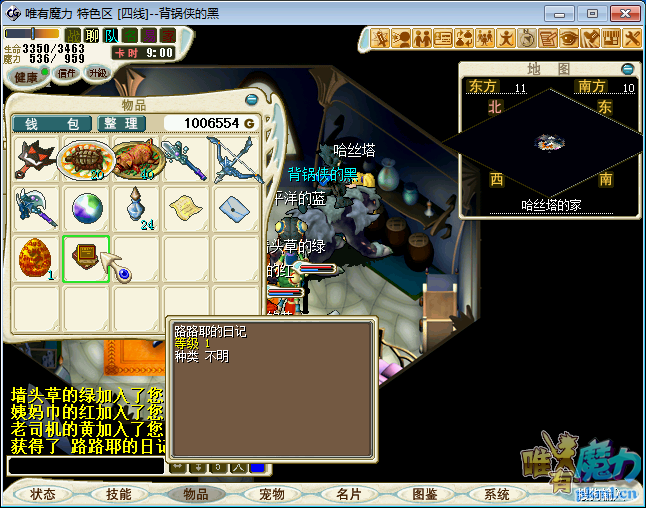This screenshot has height=508, width=646.
Task: Click the 钱包 (Wallet) button
Action: tap(52, 123)
